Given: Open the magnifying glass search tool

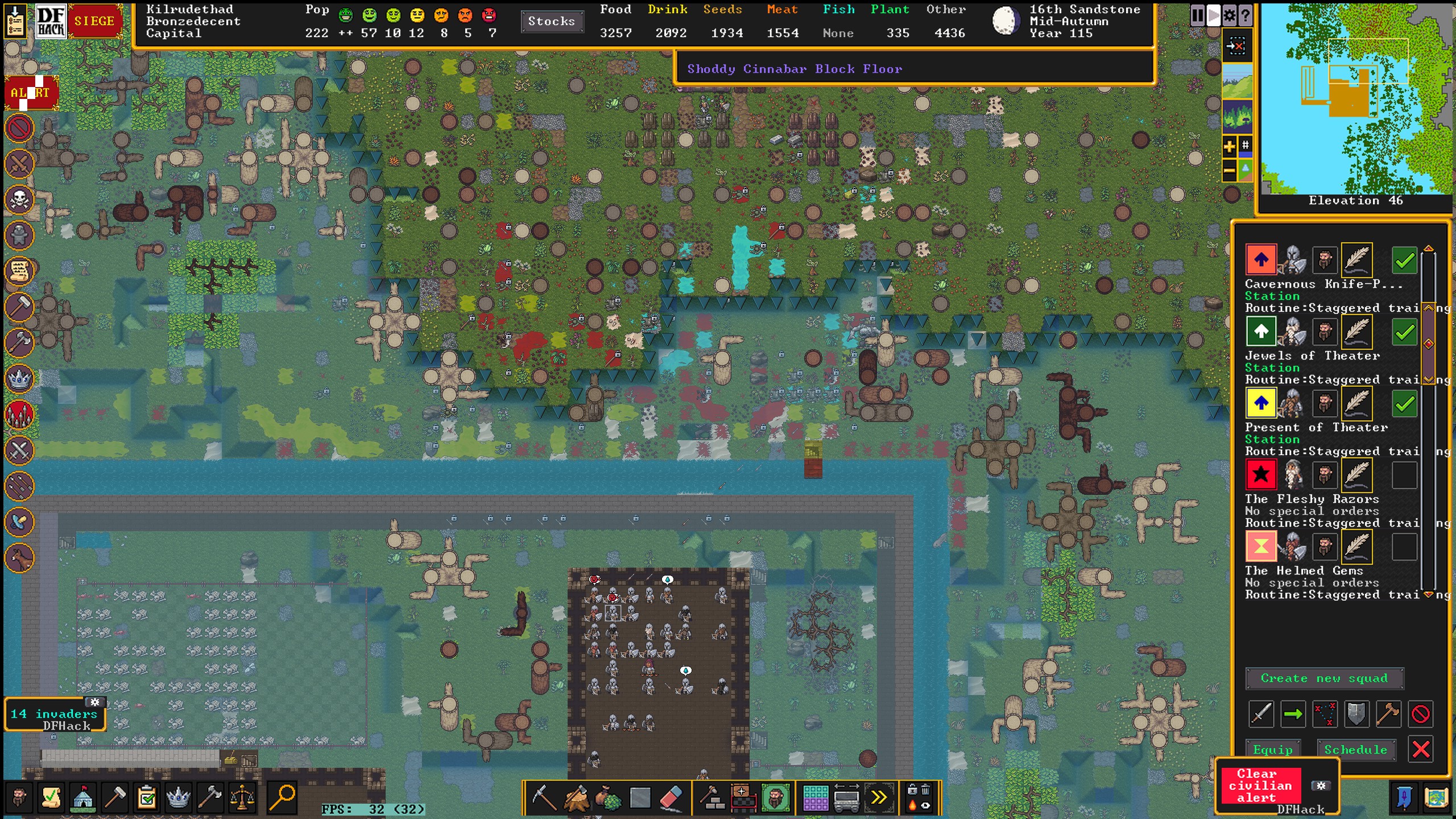Looking at the screenshot, I should tap(282, 797).
